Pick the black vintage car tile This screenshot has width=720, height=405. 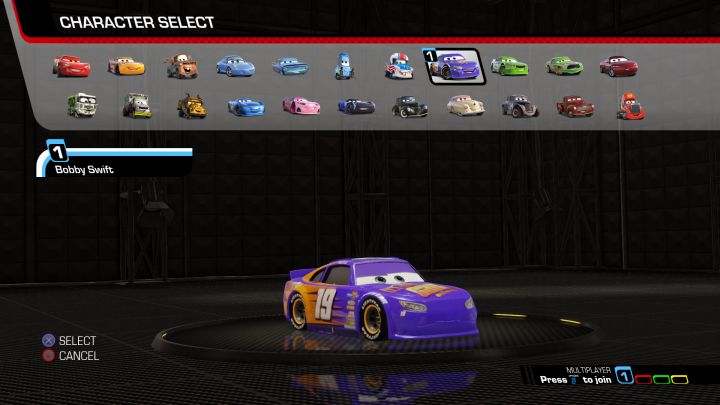click(x=410, y=104)
